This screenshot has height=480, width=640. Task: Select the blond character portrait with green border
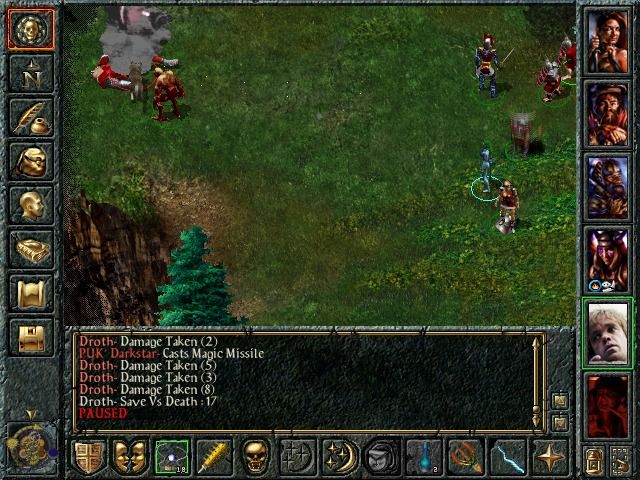coord(608,333)
